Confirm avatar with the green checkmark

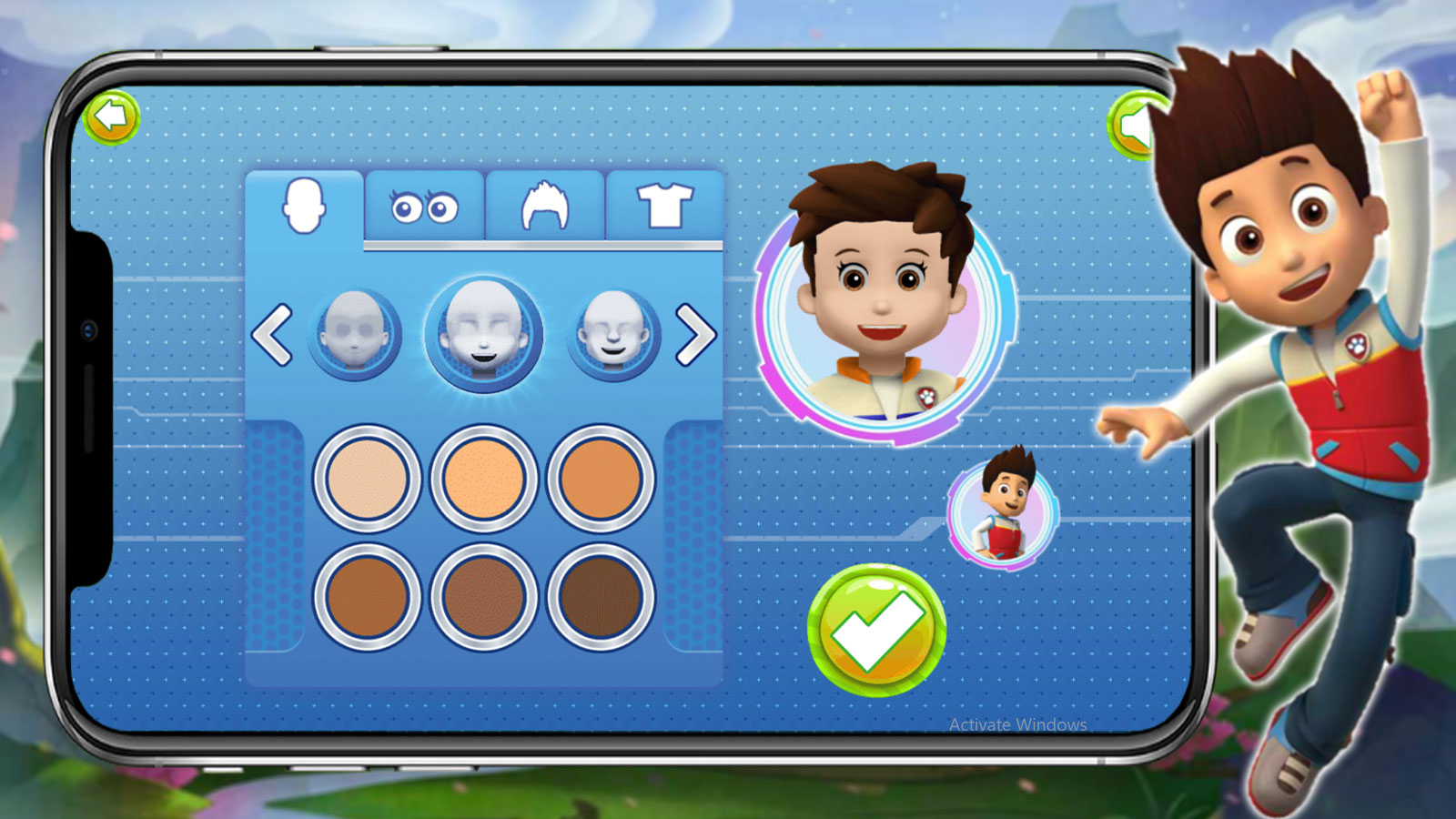pos(876,630)
